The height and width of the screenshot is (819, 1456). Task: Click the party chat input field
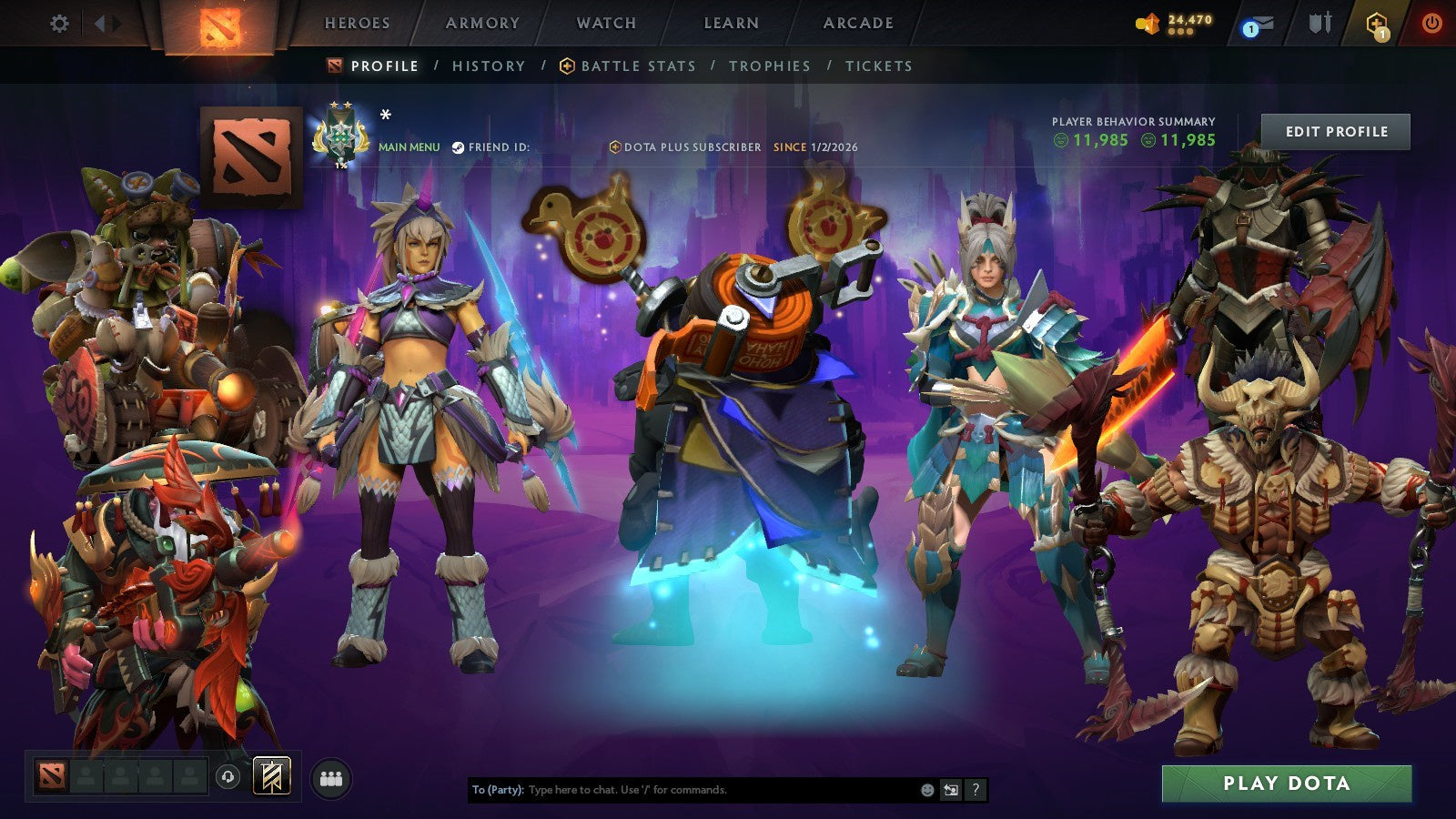point(682,790)
